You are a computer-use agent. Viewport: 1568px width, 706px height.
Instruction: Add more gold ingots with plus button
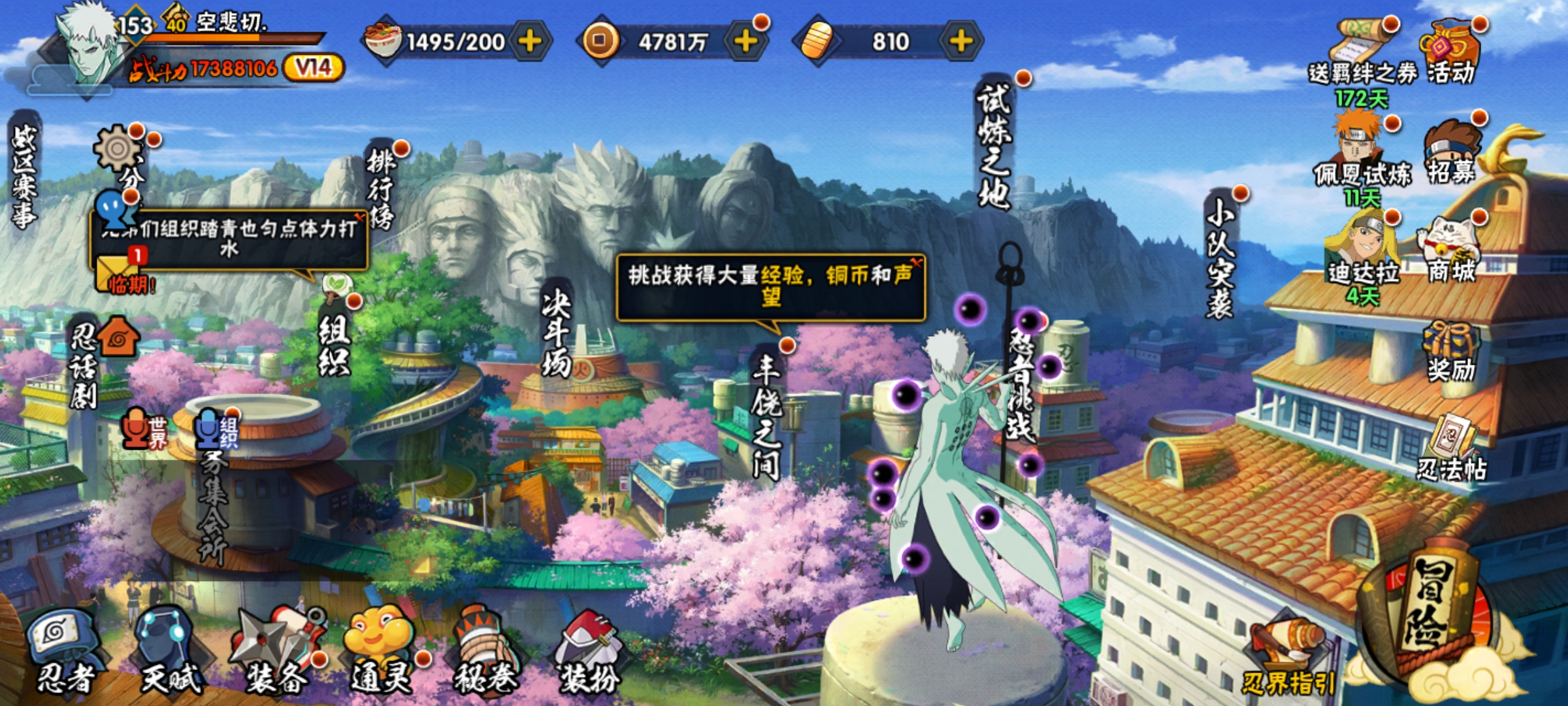960,42
